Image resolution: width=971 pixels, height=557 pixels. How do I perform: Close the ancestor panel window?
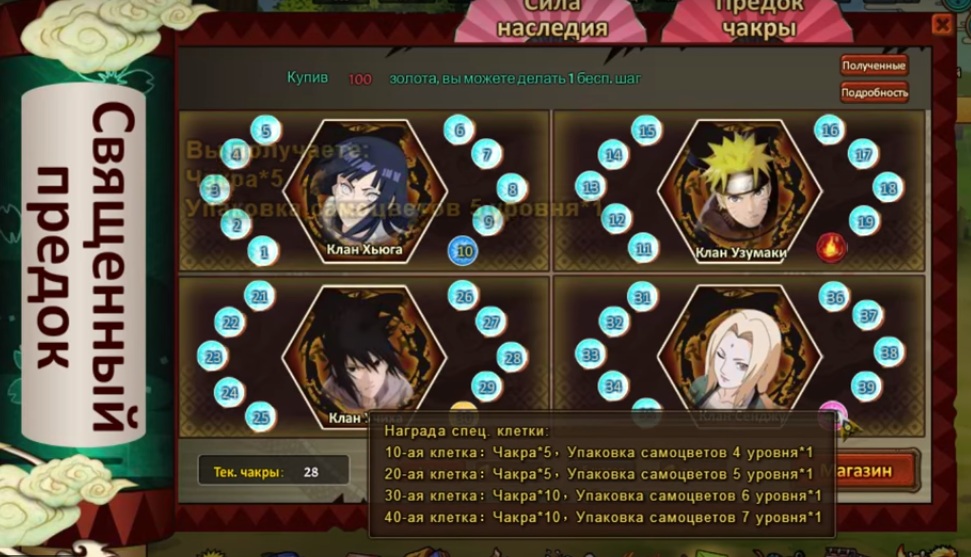(x=942, y=25)
